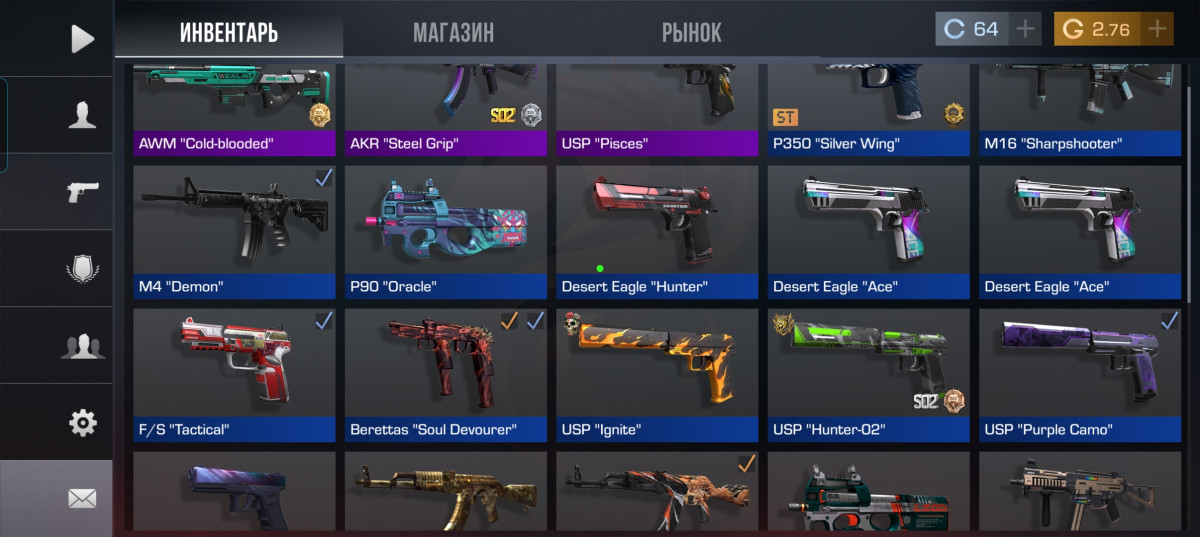Choose the P90 "Oracle" skin
The width and height of the screenshot is (1200, 537).
point(446,232)
